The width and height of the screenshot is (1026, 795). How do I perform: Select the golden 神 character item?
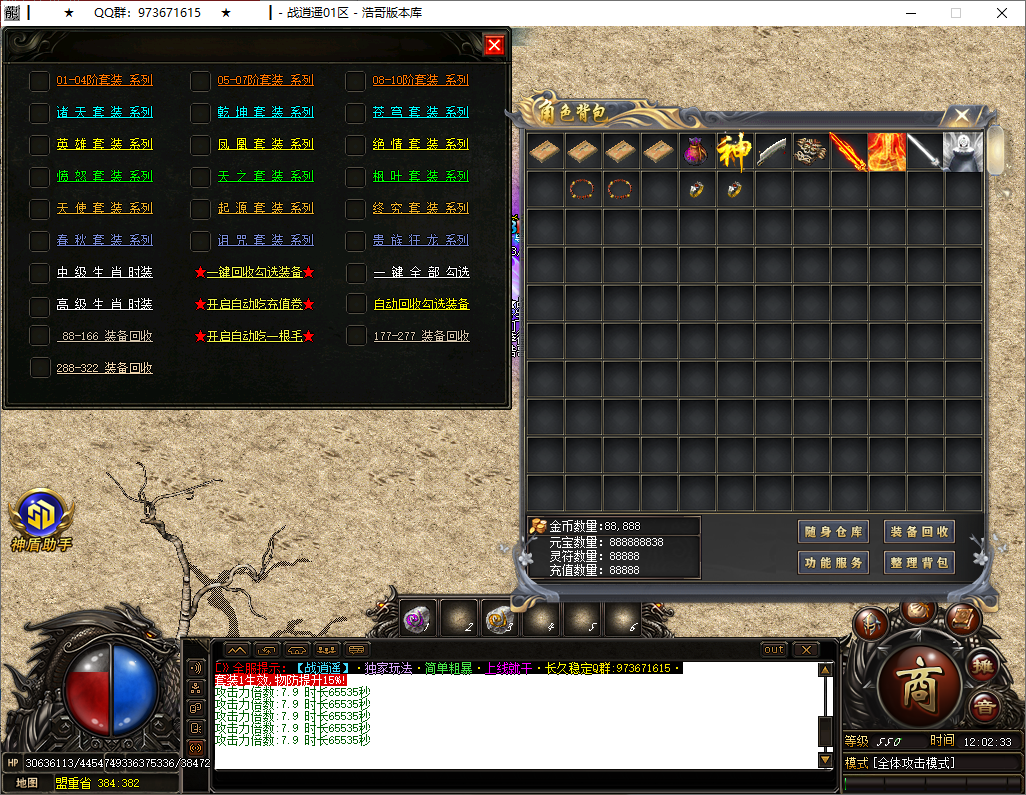click(x=734, y=152)
